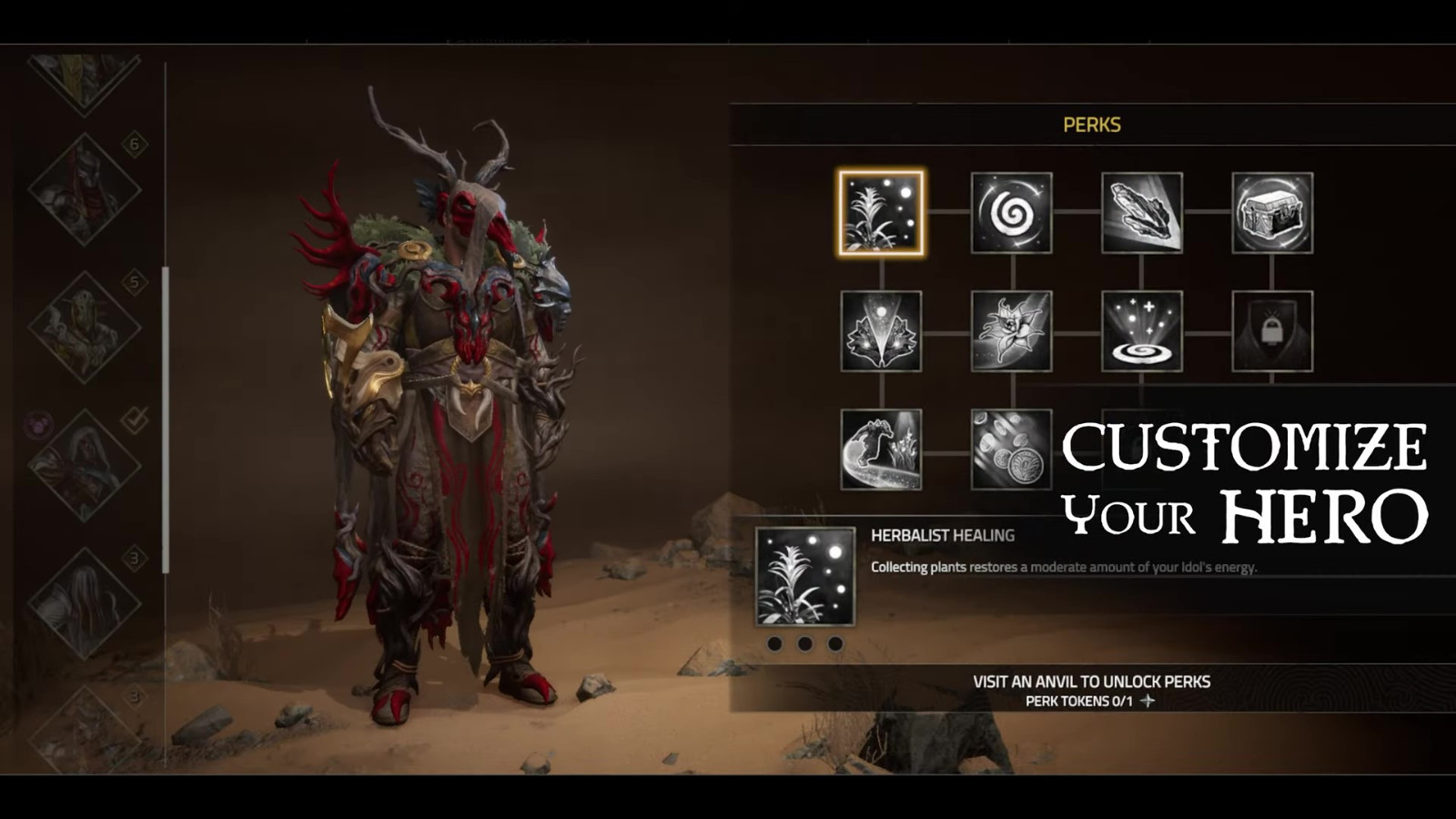Click the locked padlock perk slot
The image size is (1456, 819).
coord(1272,331)
